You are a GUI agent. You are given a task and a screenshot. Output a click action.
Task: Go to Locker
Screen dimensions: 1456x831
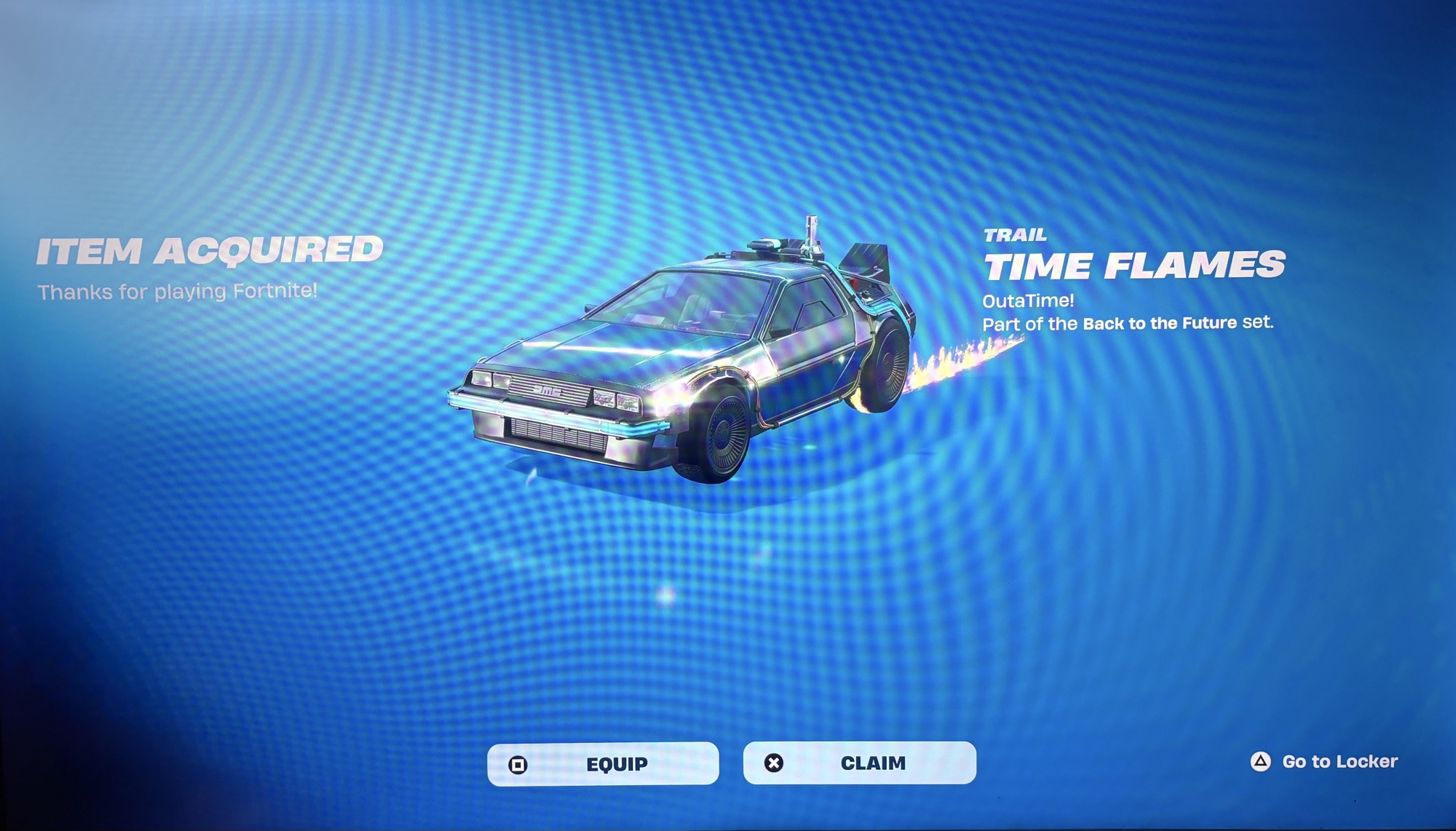pyautogui.click(x=1325, y=761)
